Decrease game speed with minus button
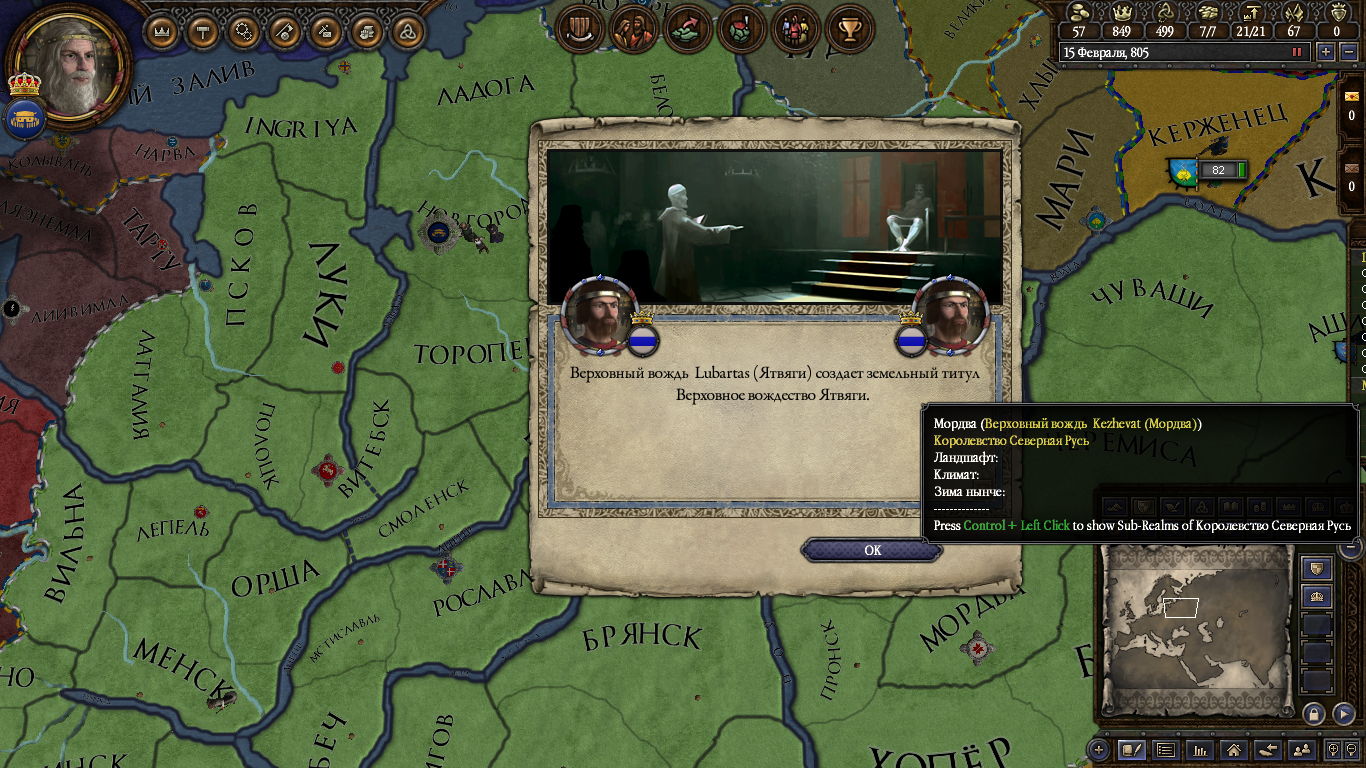The height and width of the screenshot is (768, 1366). tap(1348, 52)
